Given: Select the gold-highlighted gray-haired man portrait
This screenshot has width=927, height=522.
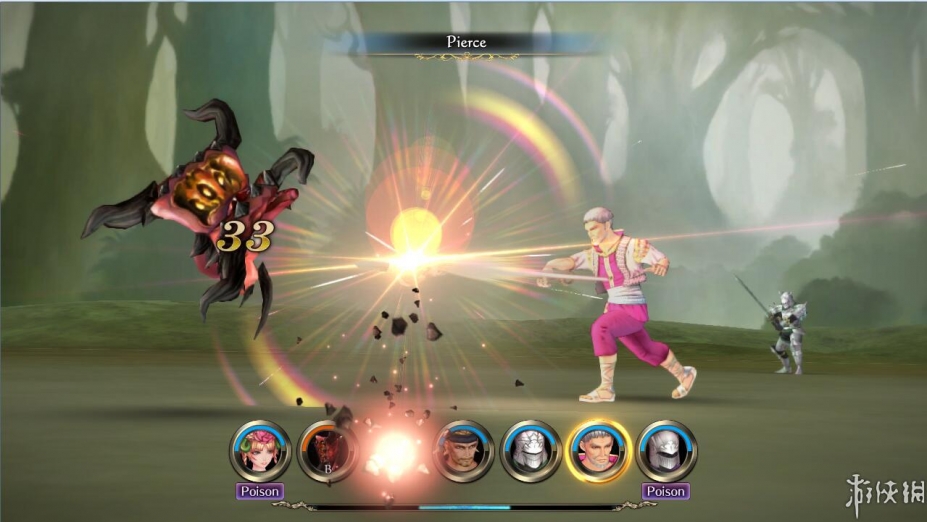Looking at the screenshot, I should (599, 450).
